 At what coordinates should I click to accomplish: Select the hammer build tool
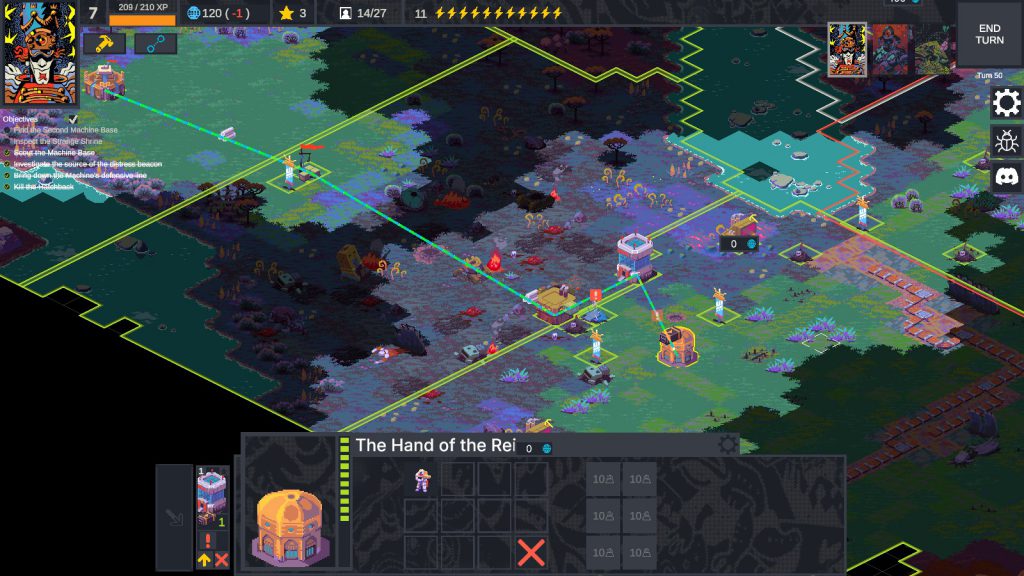(x=103, y=43)
